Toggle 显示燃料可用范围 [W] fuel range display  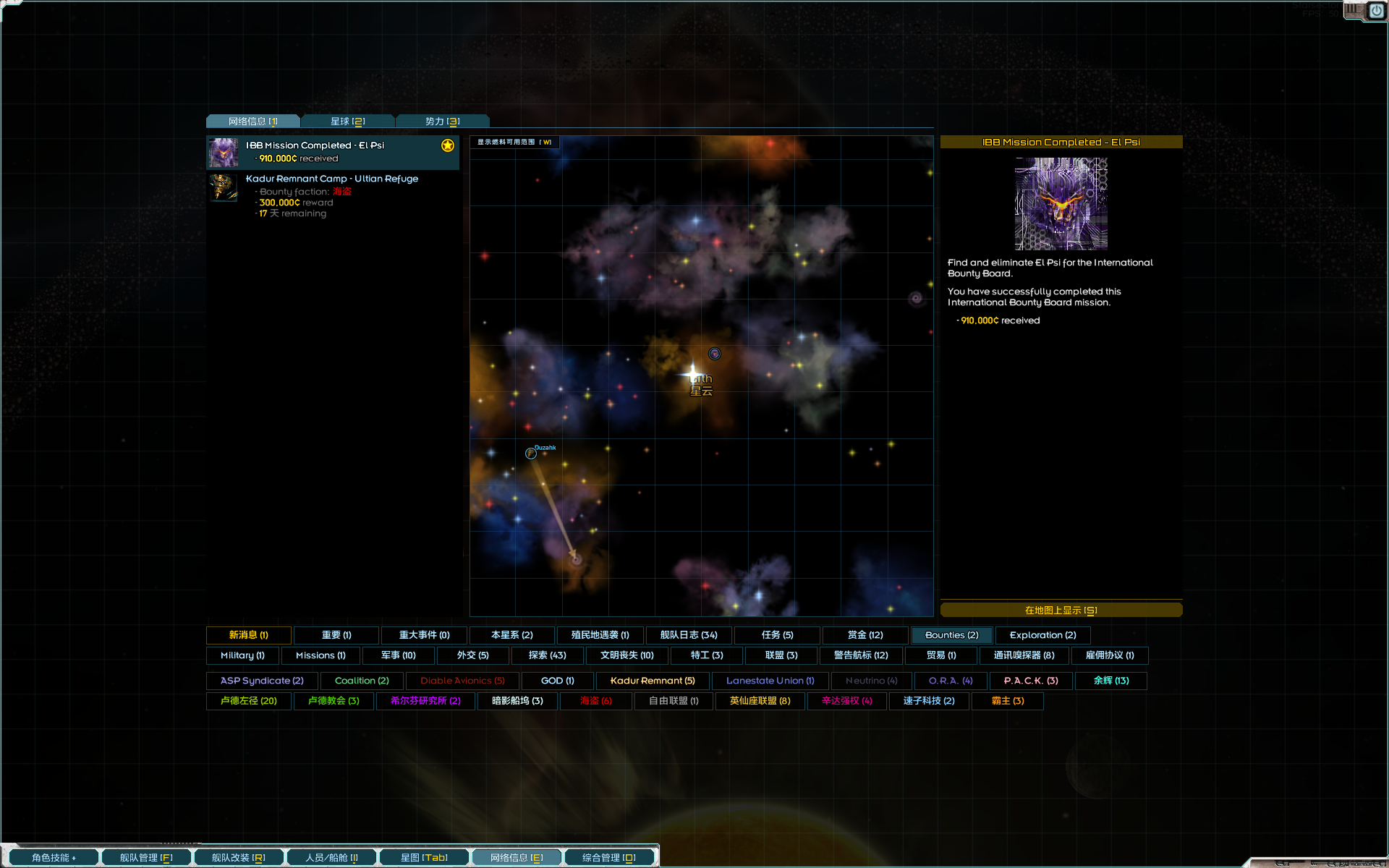[x=515, y=142]
